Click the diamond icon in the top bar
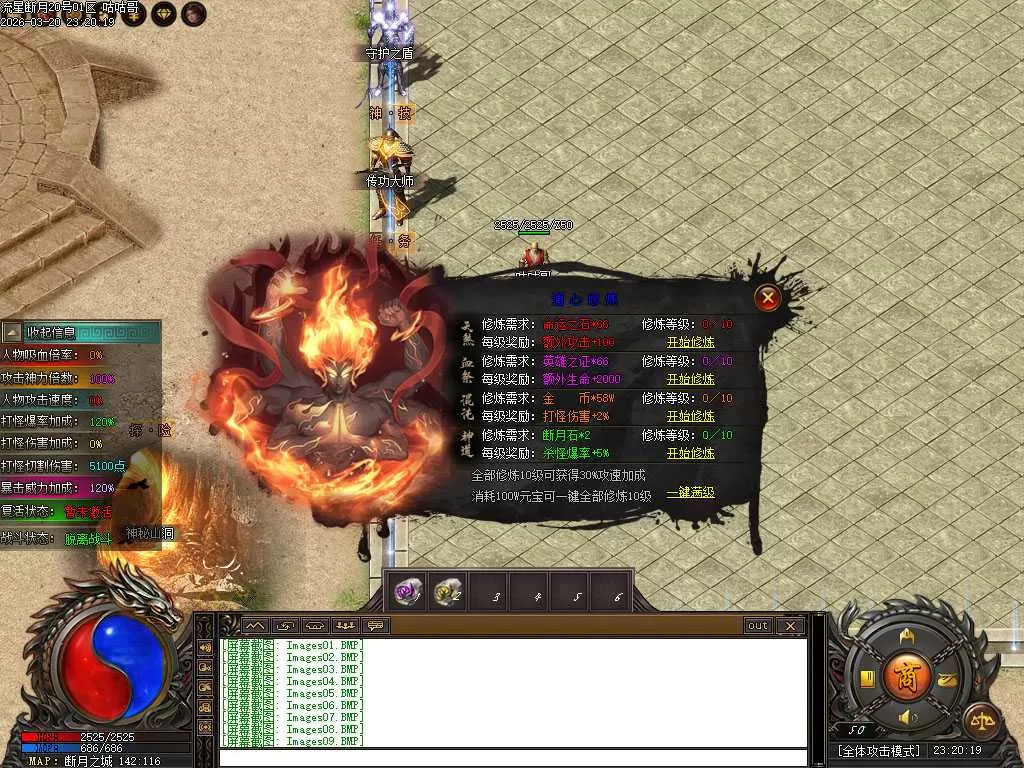The height and width of the screenshot is (768, 1024). 164,13
